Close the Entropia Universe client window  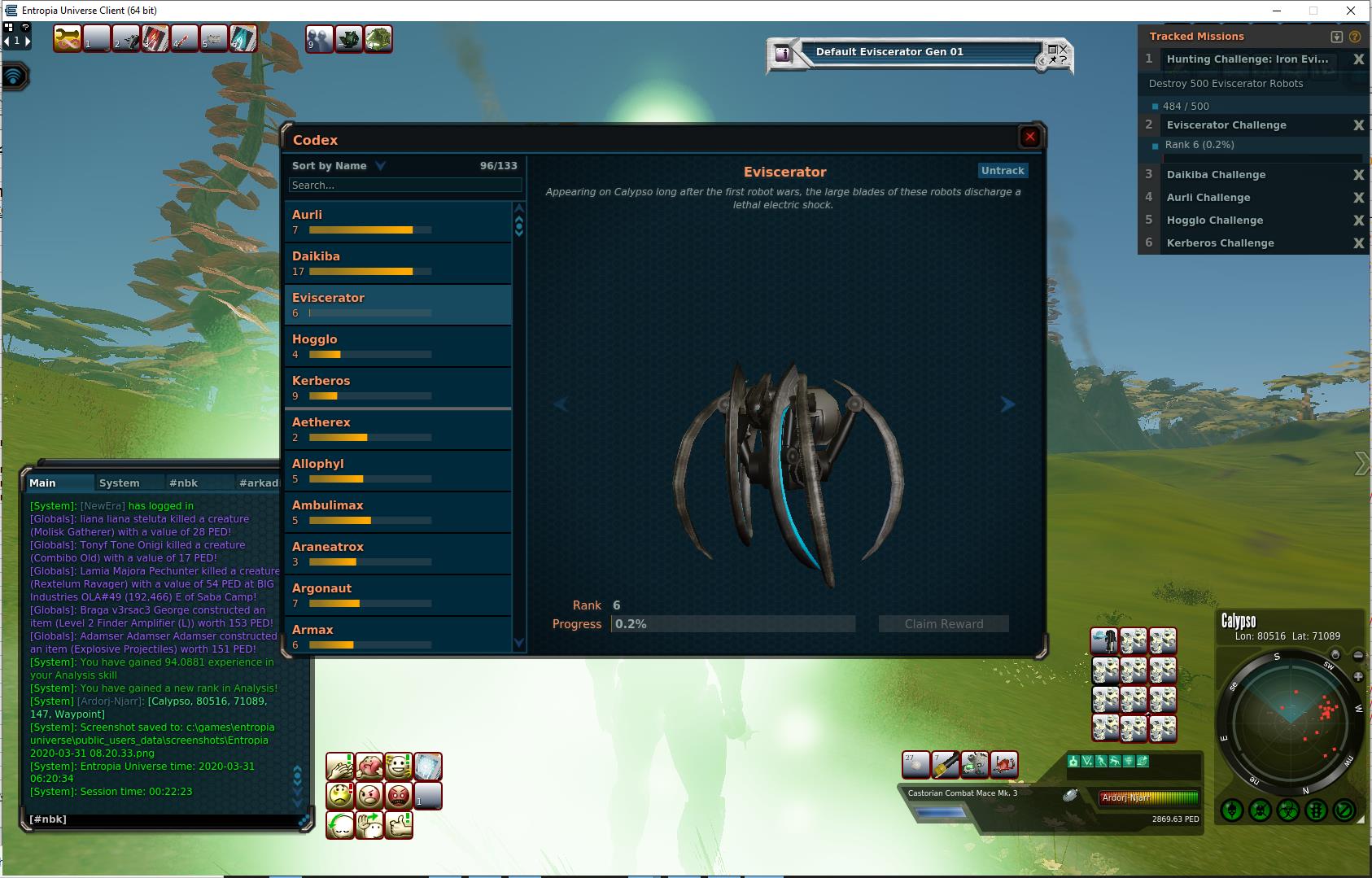(1352, 11)
